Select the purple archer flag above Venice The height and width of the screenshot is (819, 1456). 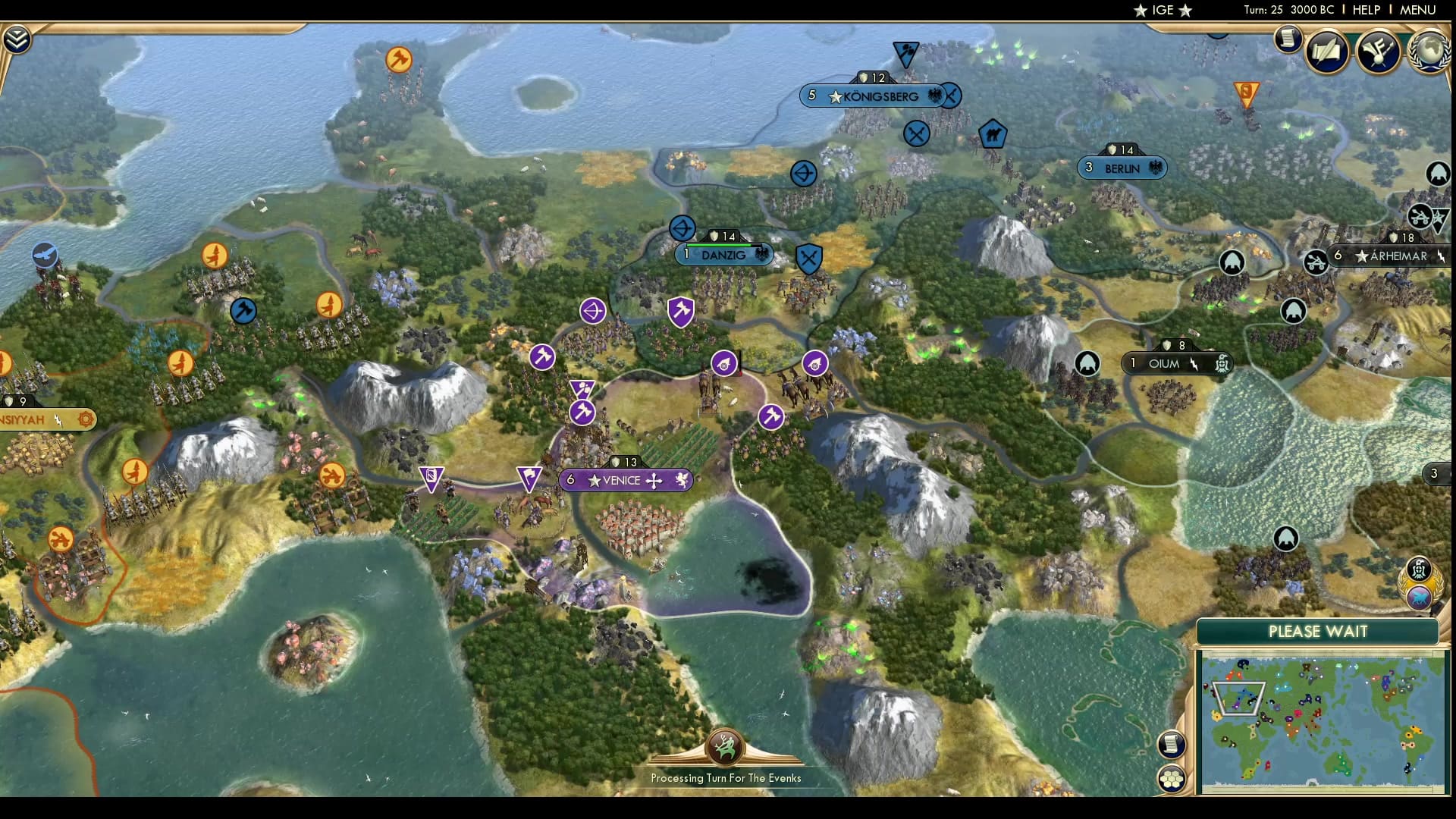pyautogui.click(x=594, y=311)
